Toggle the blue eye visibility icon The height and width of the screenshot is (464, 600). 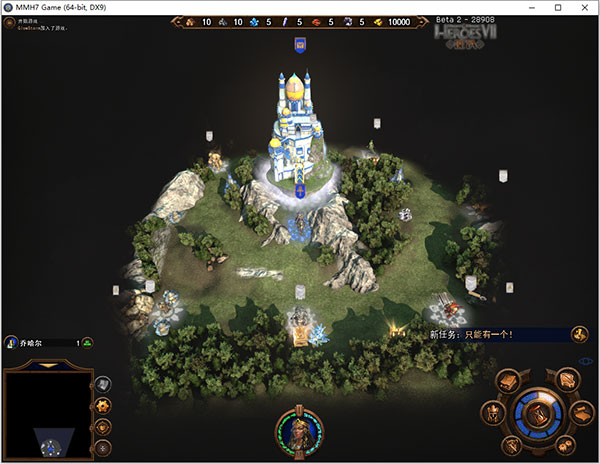click(586, 362)
